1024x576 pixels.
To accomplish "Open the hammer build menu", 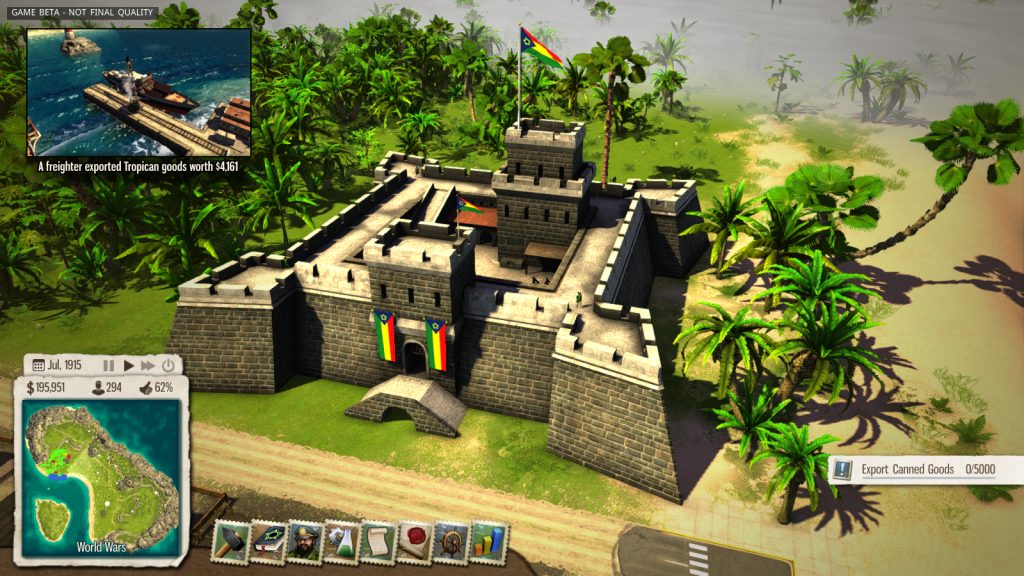I will click(230, 541).
